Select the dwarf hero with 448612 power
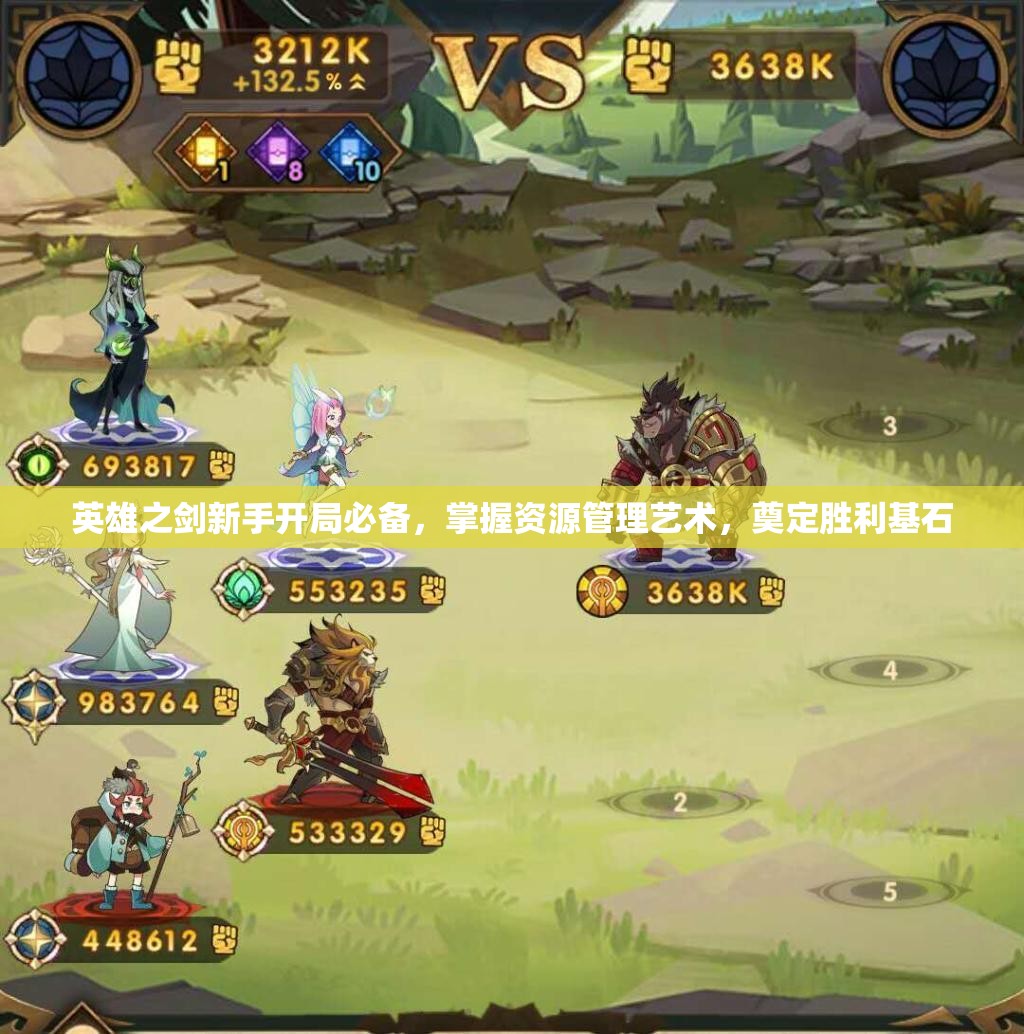Viewport: 1024px width, 1034px height. coord(128,835)
